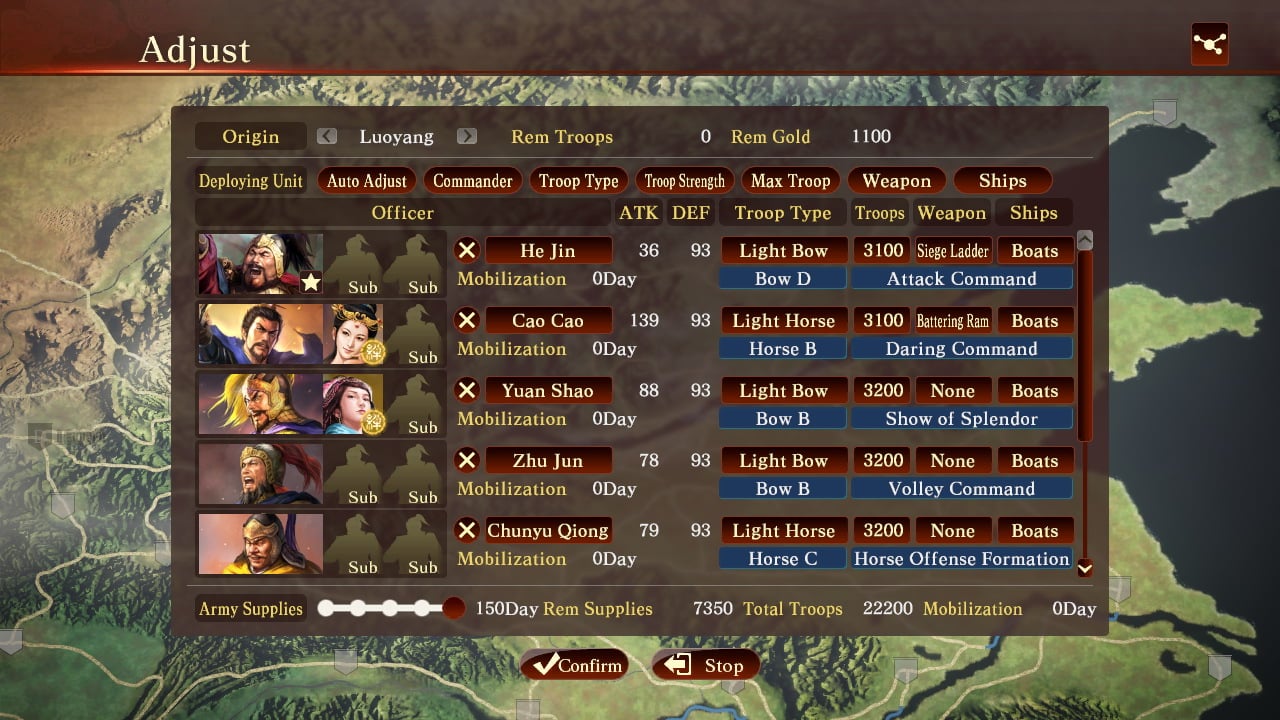The width and height of the screenshot is (1280, 720).
Task: Switch origin city with the right arrow
Action: 467,137
